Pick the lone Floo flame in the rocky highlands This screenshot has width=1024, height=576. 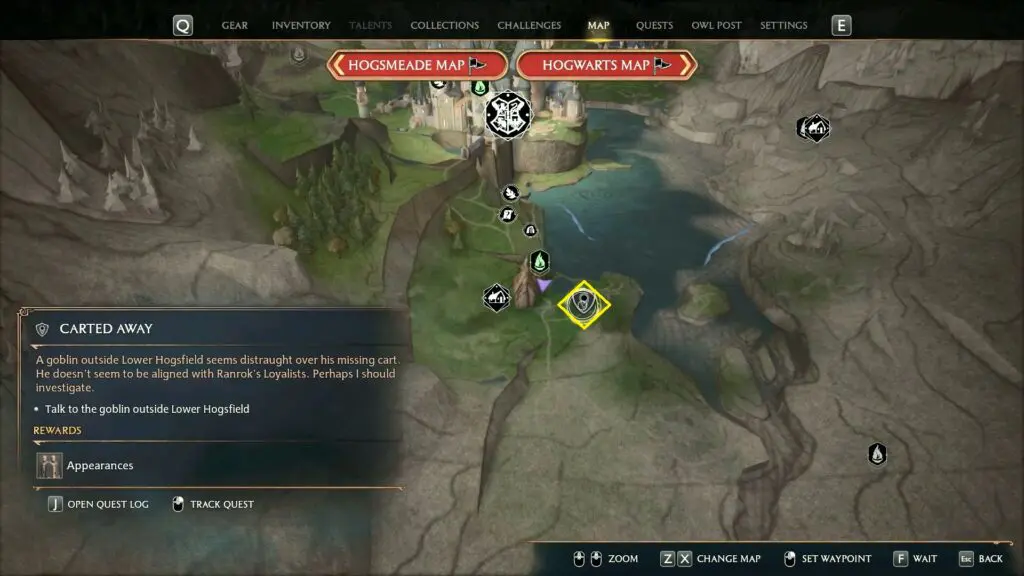tap(877, 454)
